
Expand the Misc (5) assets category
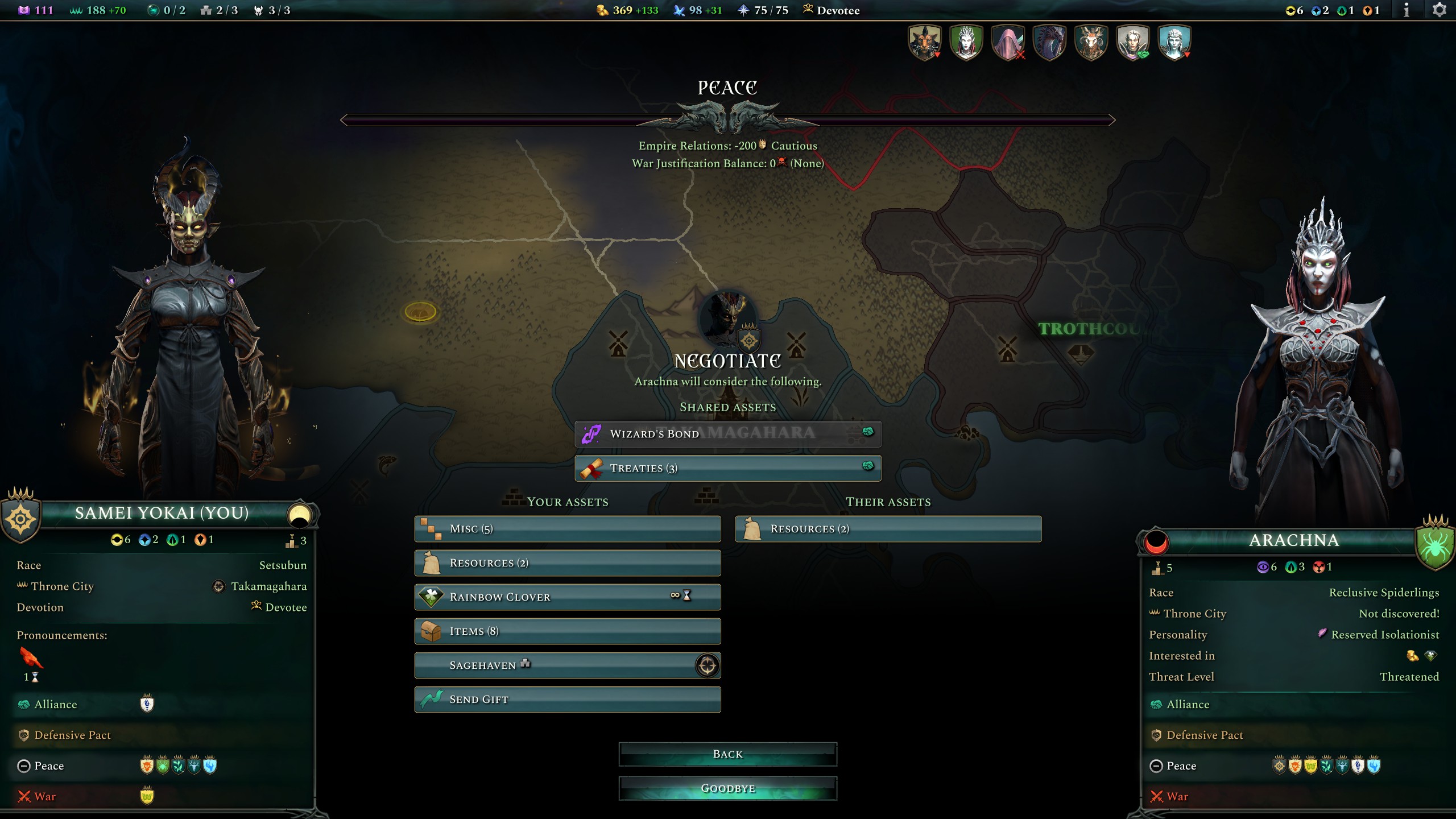click(x=567, y=528)
